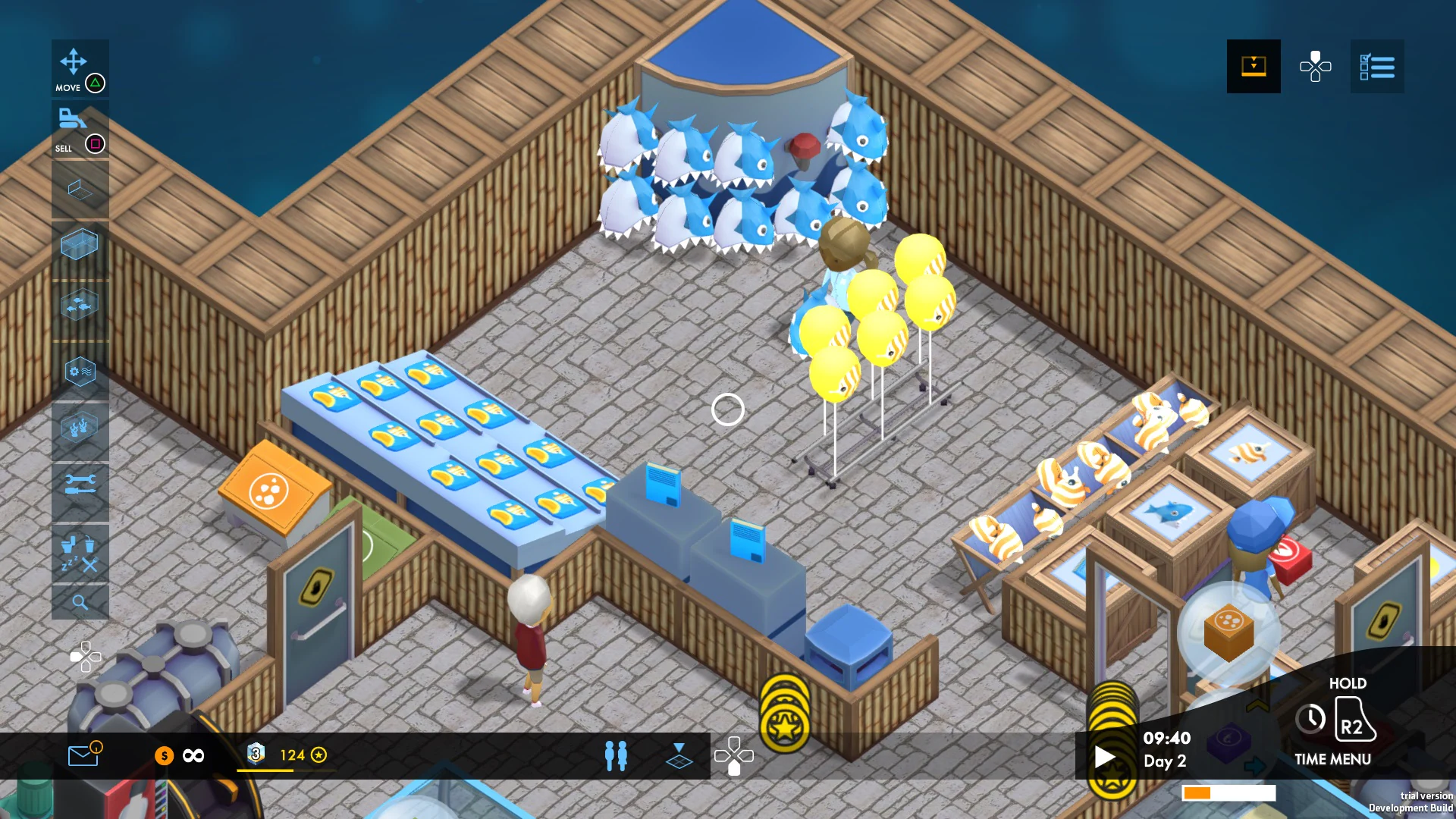The height and width of the screenshot is (819, 1456).
Task: View the level 3 badge progress
Action: [256, 753]
